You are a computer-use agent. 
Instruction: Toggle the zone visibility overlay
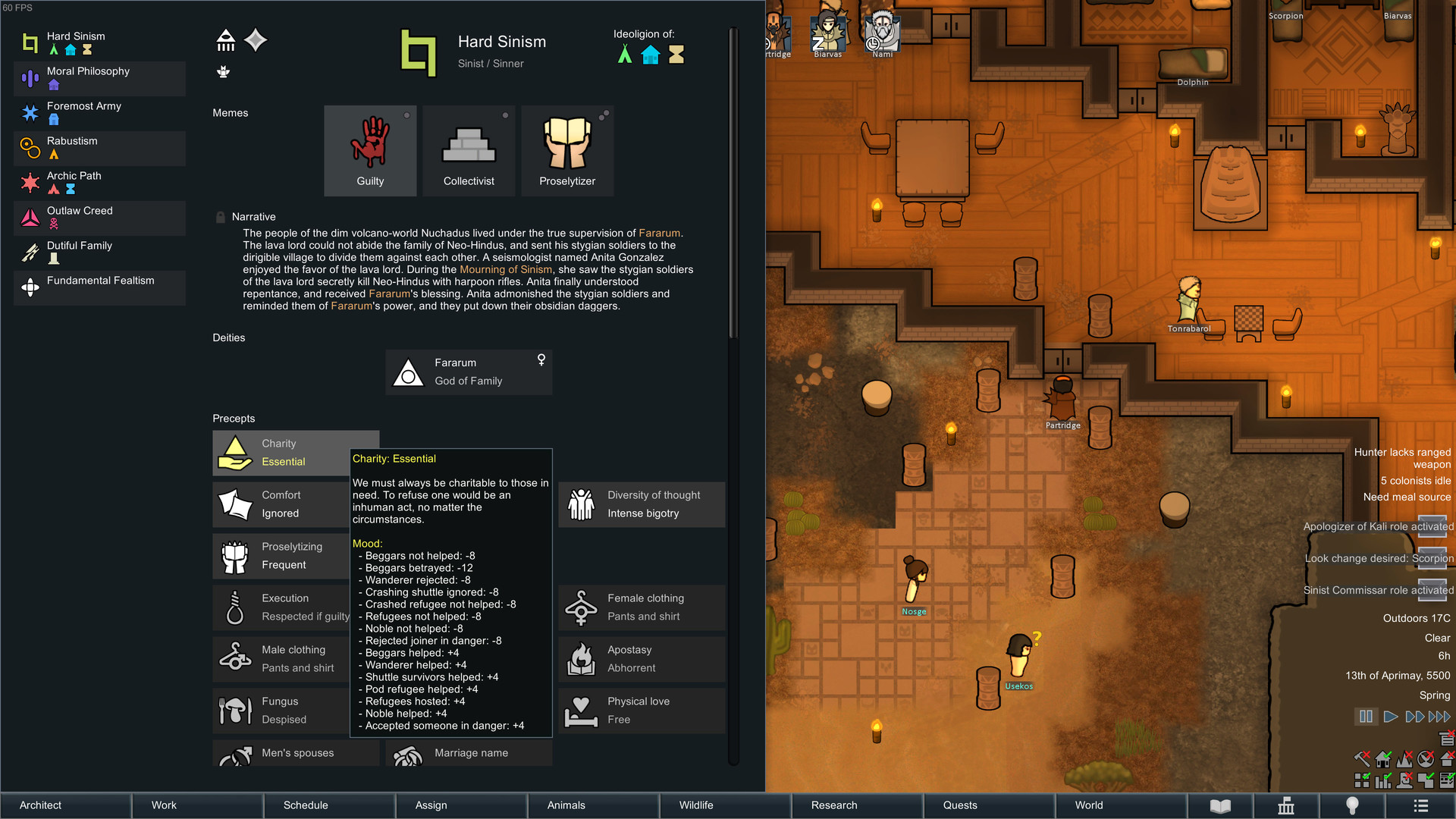click(1361, 780)
